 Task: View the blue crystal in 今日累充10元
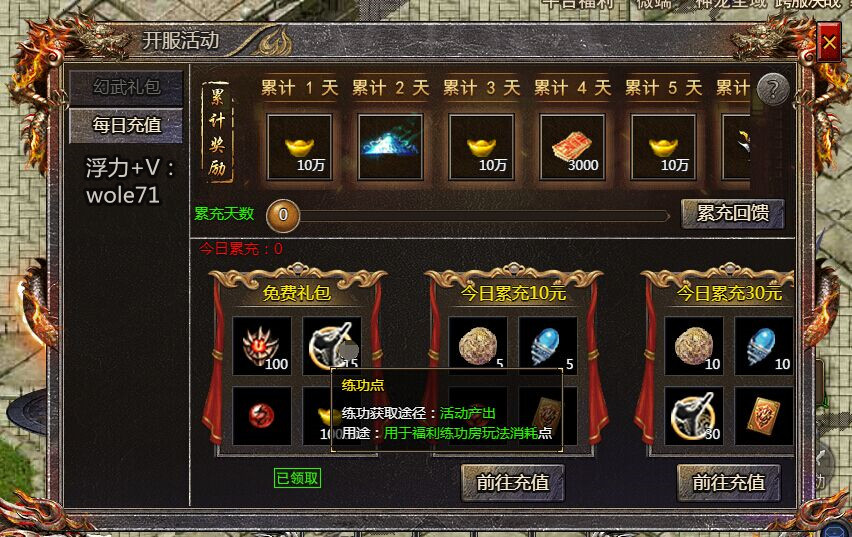pos(547,346)
